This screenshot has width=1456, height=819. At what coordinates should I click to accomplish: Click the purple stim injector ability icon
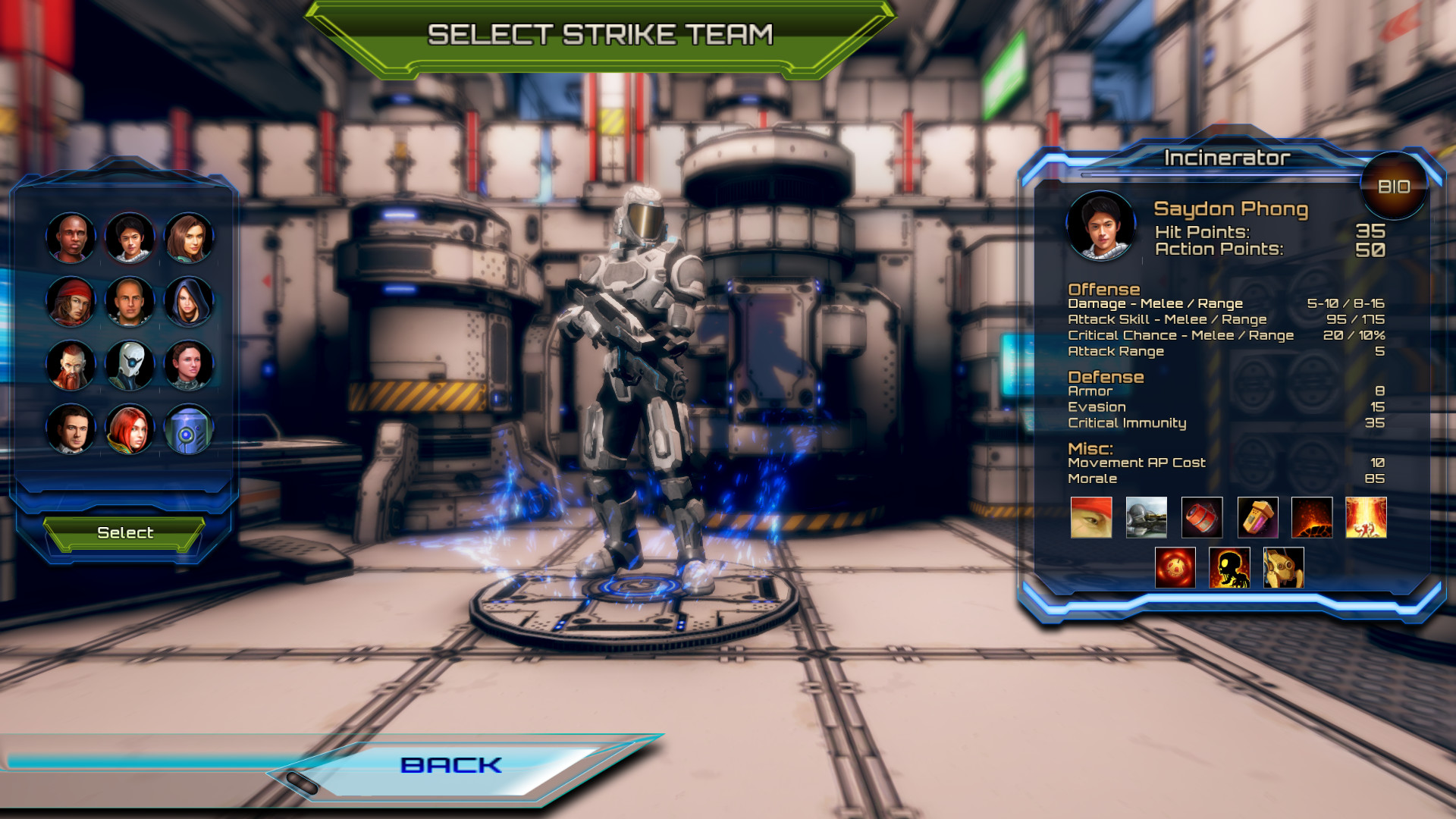pyautogui.click(x=1259, y=518)
